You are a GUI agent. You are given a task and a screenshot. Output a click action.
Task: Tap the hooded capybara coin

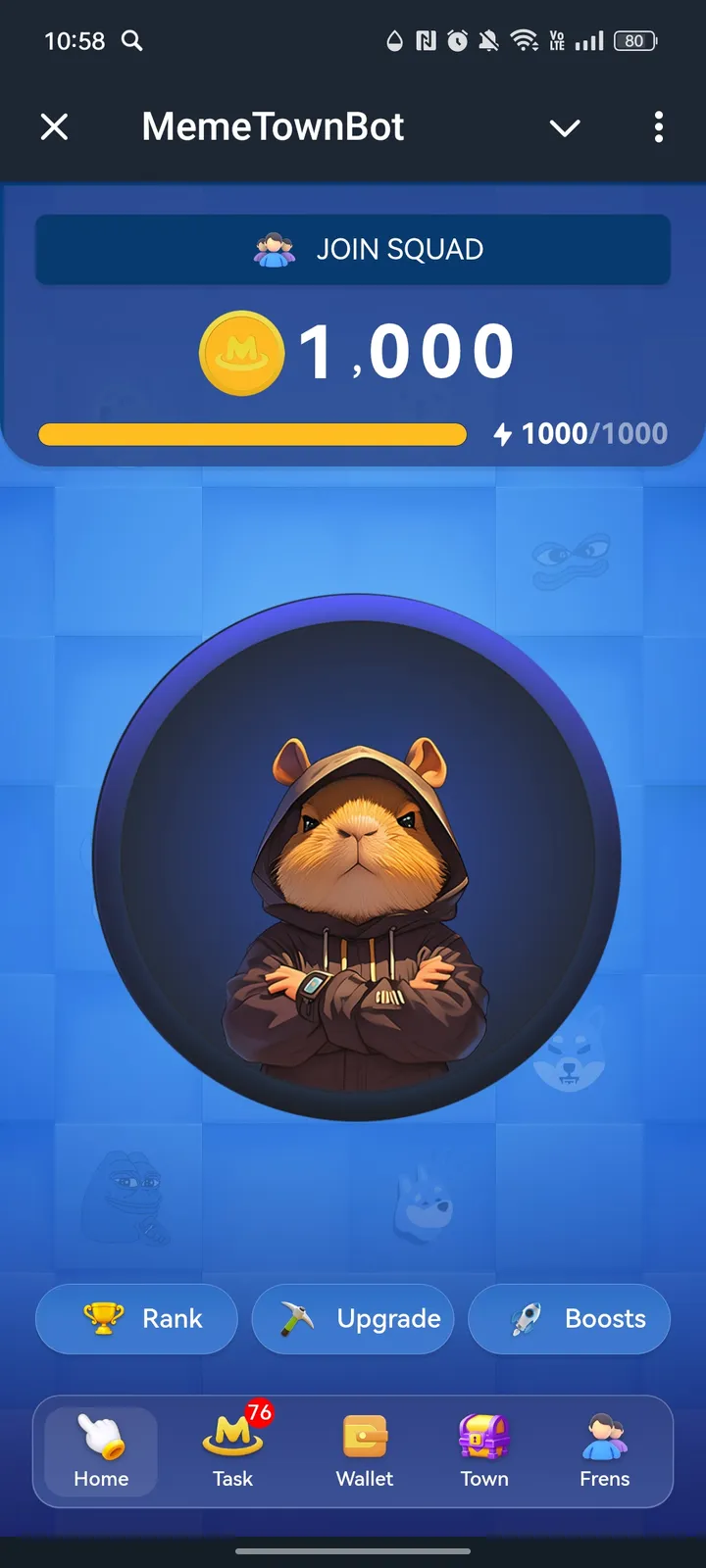356,857
